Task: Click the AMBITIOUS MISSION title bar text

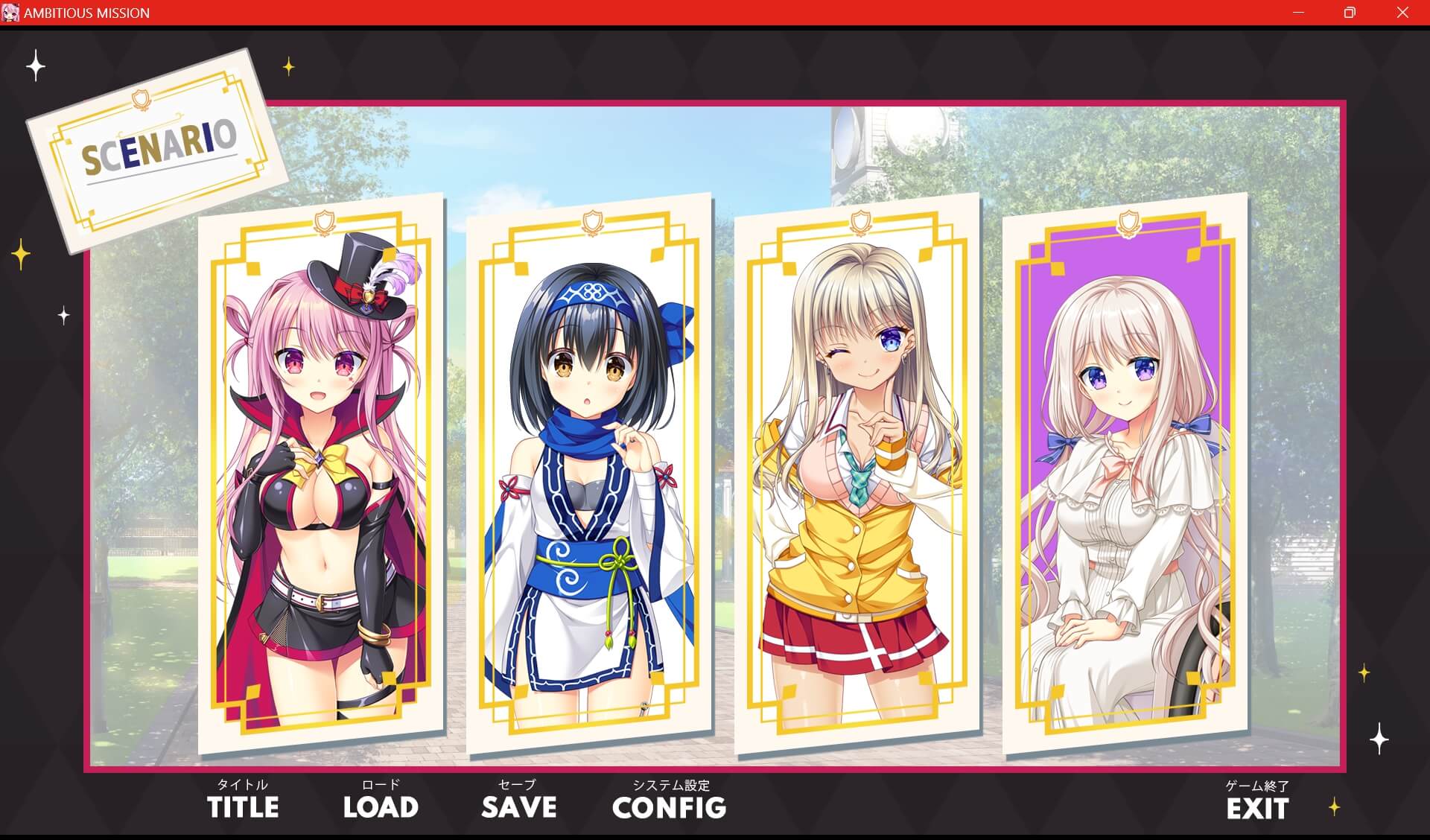Action: (87, 13)
